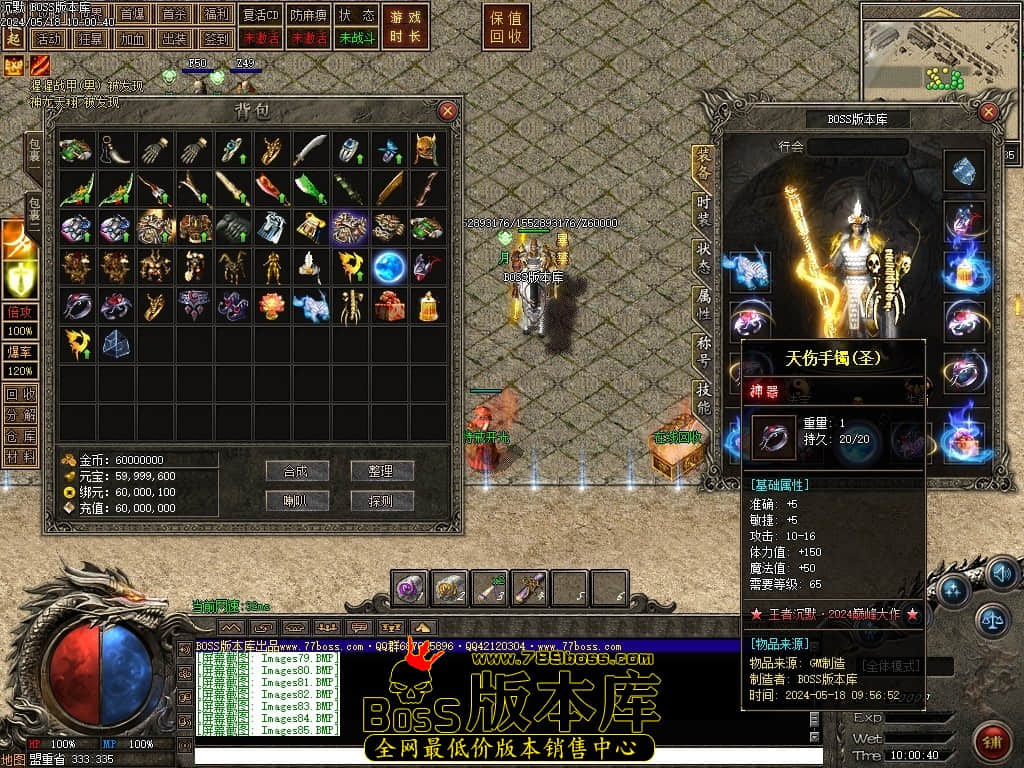Toggle the sound speaker icon
The width and height of the screenshot is (1024, 768).
(x=1001, y=574)
